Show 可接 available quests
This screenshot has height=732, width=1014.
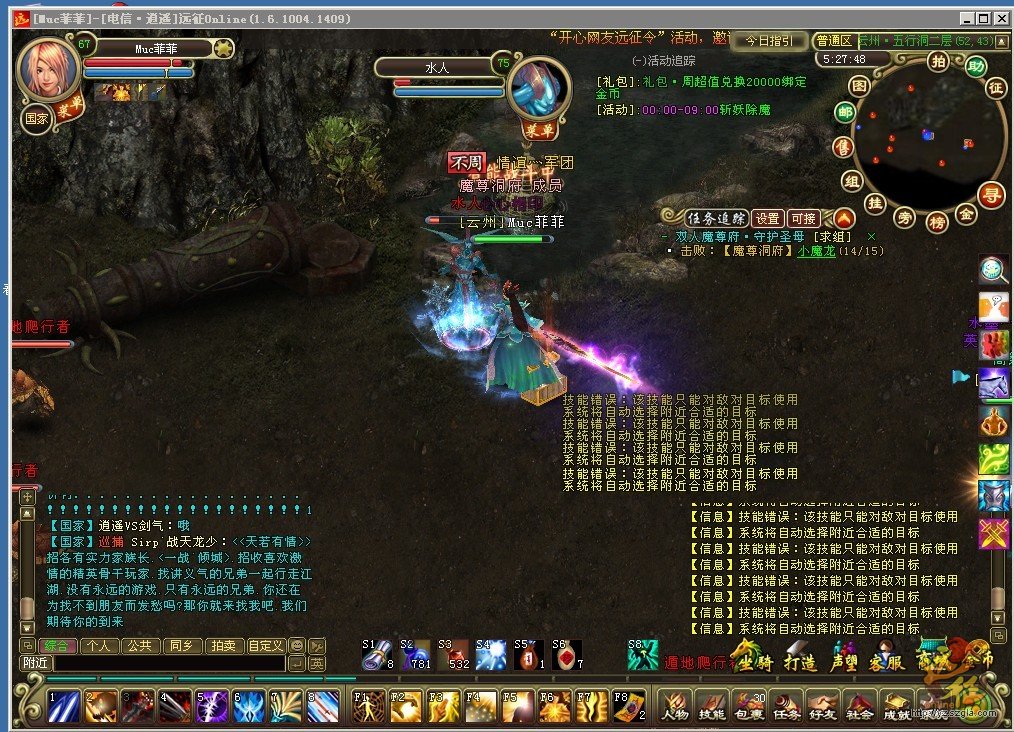pyautogui.click(x=803, y=218)
